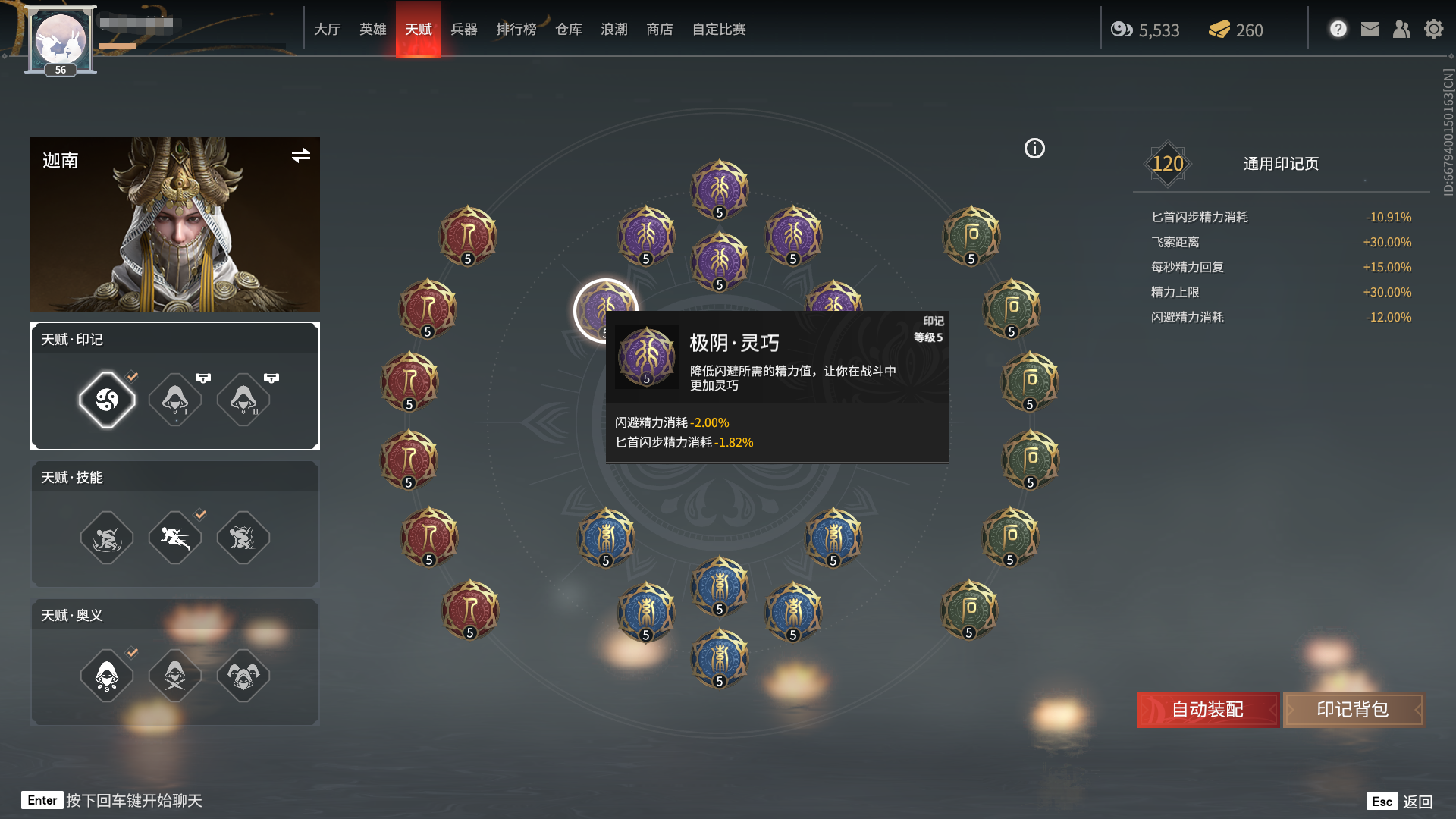Select hooded seal page I in 天赋·印记
This screenshot has width=1456, height=819.
coord(174,400)
